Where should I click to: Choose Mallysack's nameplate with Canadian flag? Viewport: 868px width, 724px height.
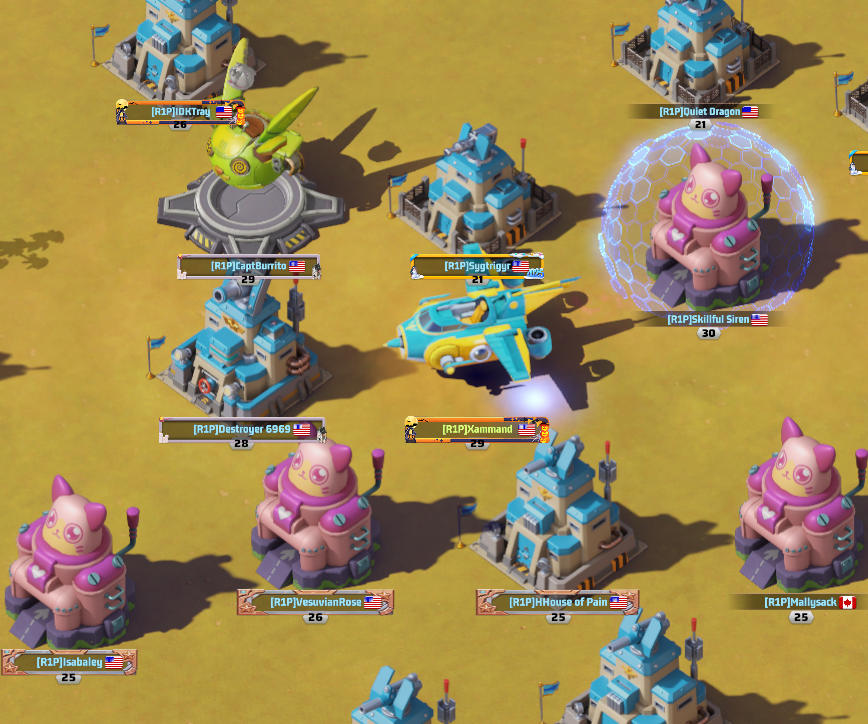[800, 603]
